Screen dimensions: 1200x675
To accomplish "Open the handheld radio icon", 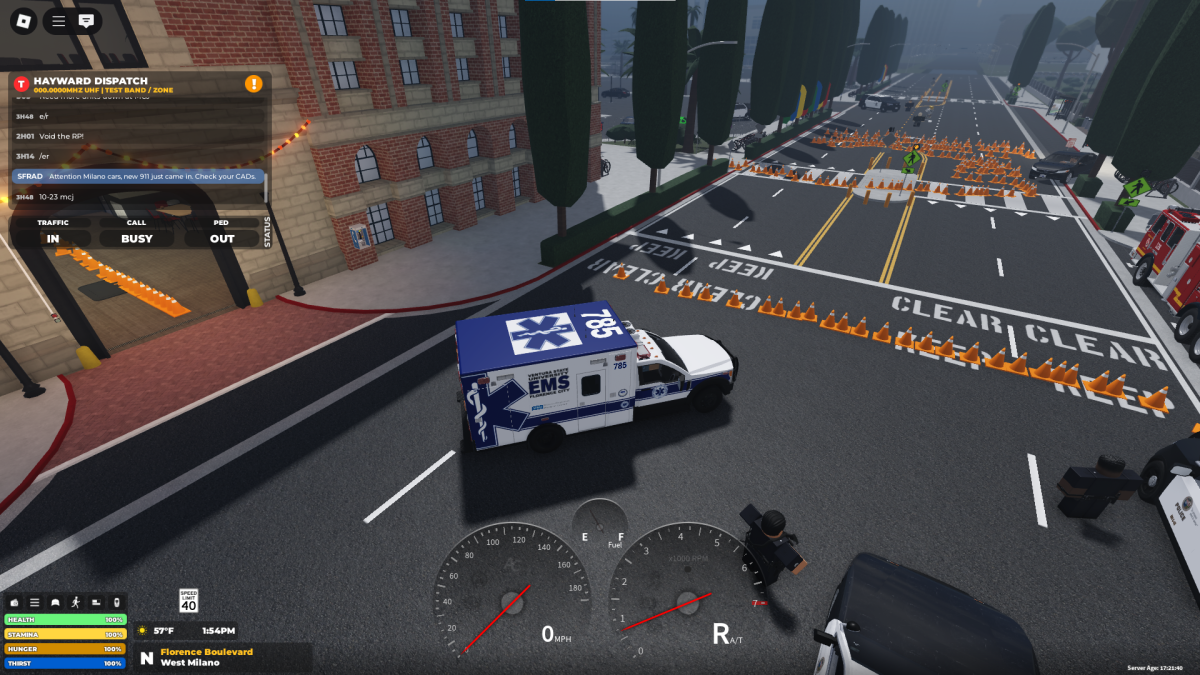I will [x=116, y=602].
